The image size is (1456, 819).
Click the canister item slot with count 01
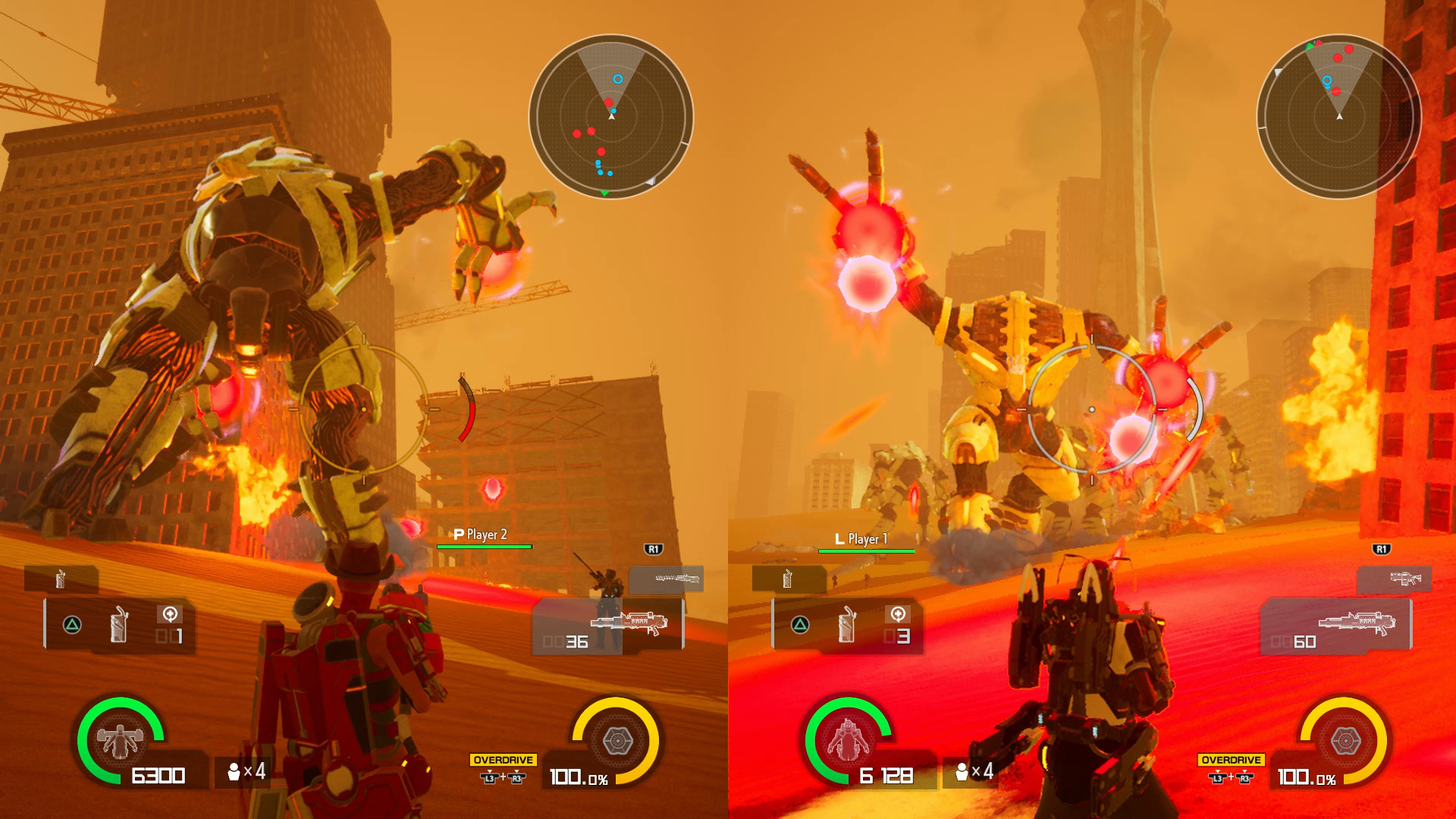(120, 625)
